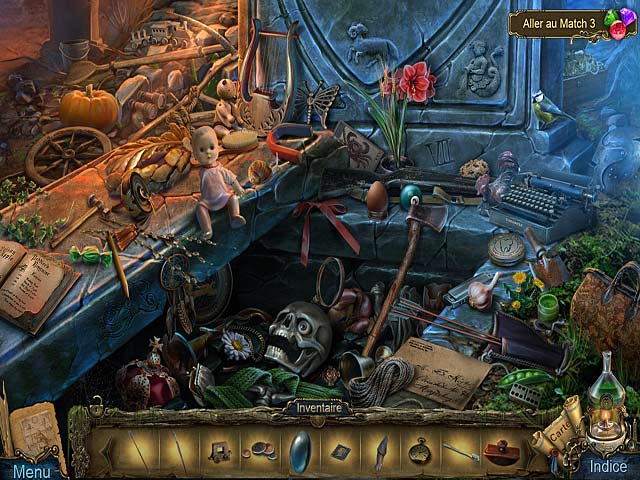640x480 pixels.
Task: Select the blue oval mirror inventory item
Action: coord(299,450)
